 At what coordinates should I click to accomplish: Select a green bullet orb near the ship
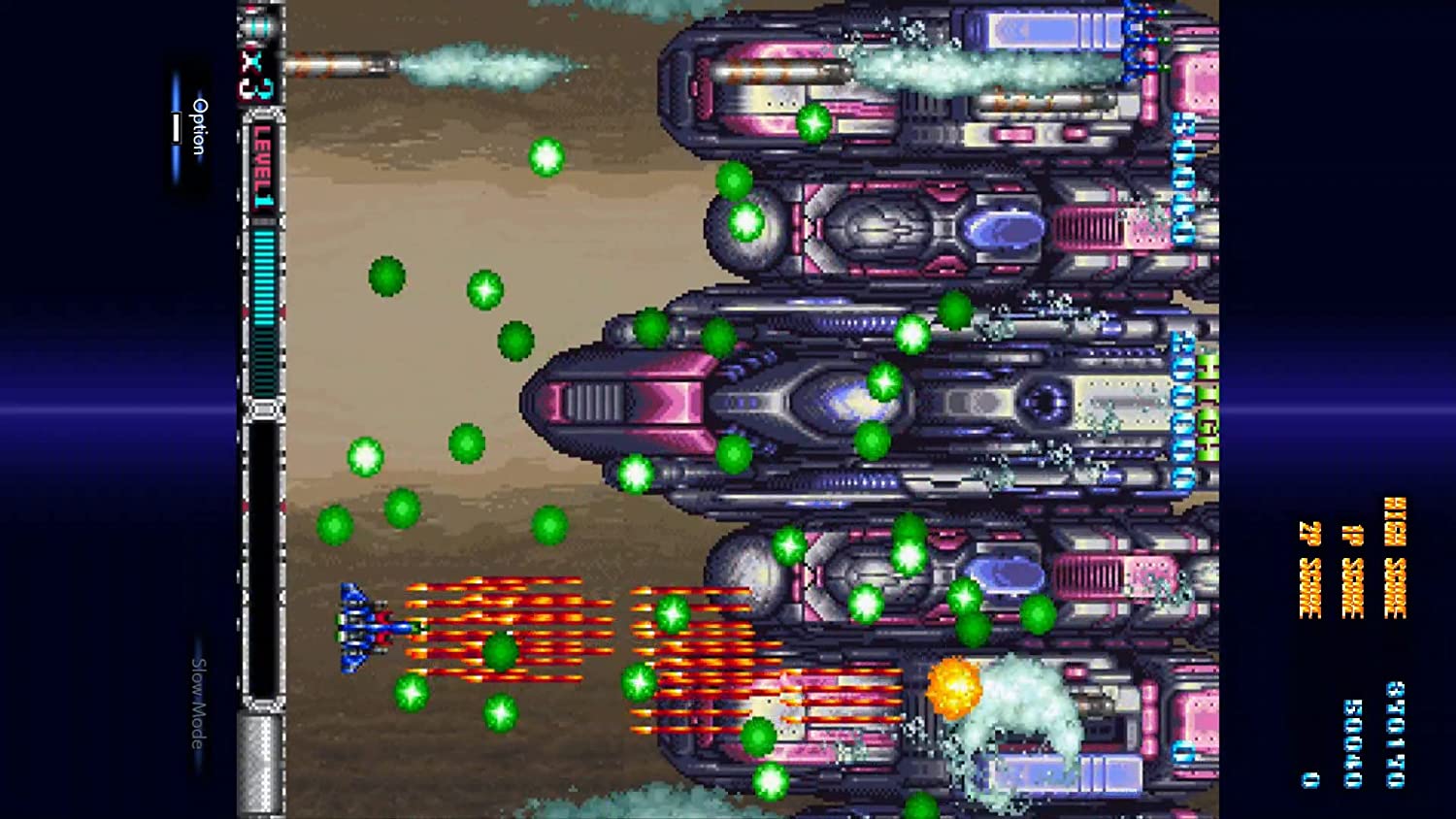pos(503,652)
